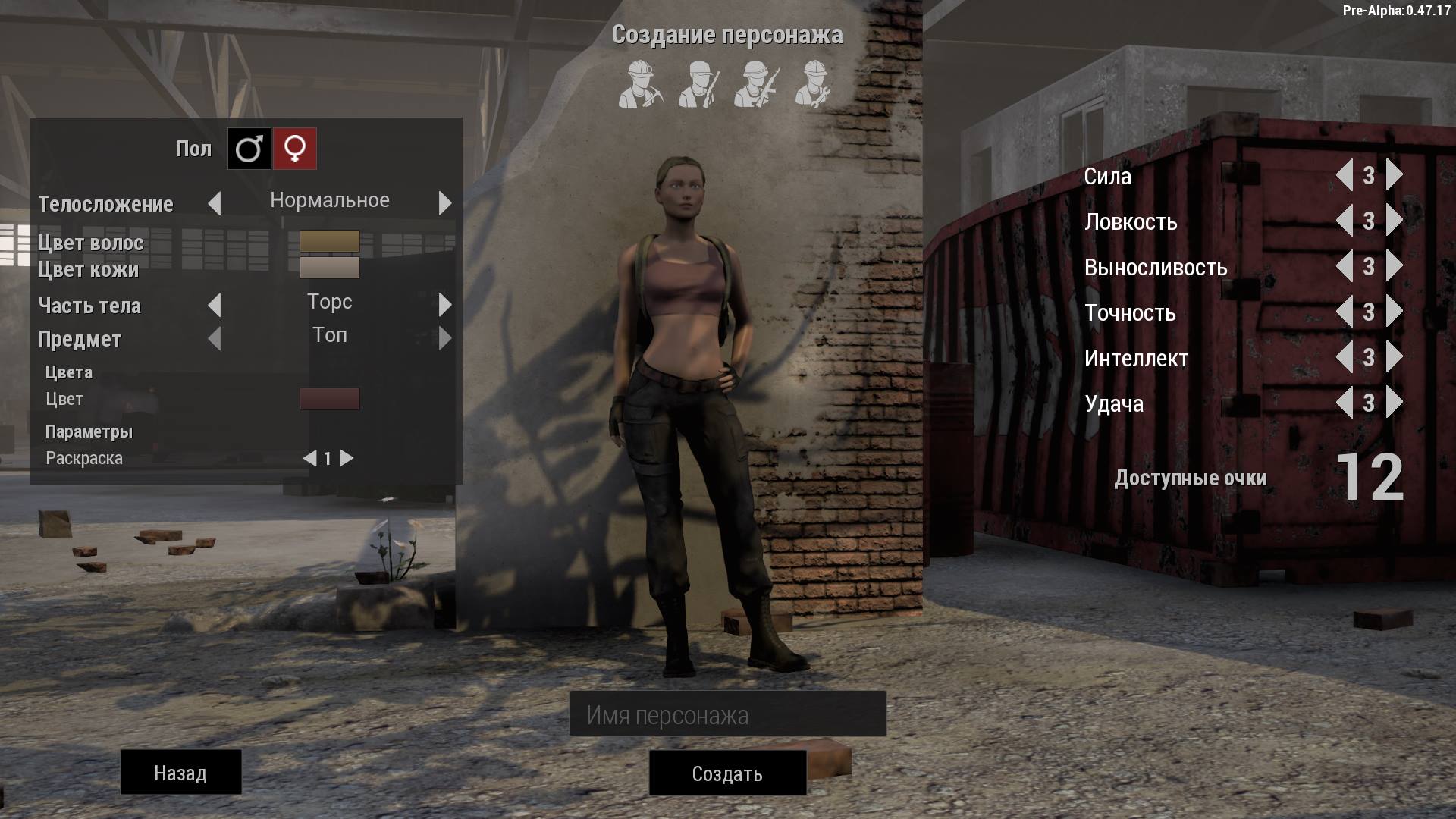Viewport: 1456px width, 819px height.
Task: Switch Часть тела to the next body part
Action: pyautogui.click(x=445, y=305)
